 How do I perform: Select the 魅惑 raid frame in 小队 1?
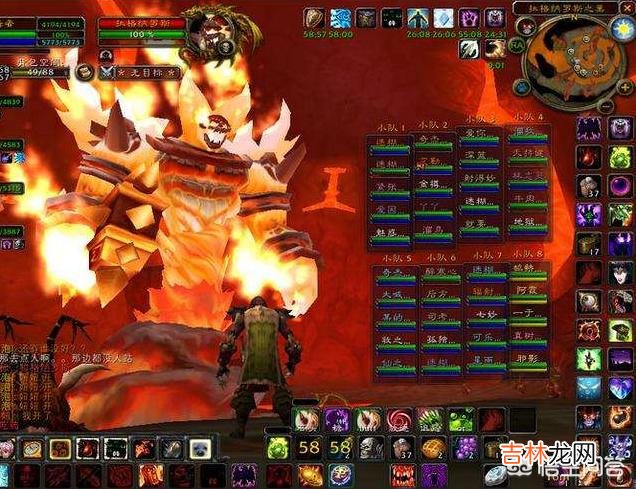point(387,231)
